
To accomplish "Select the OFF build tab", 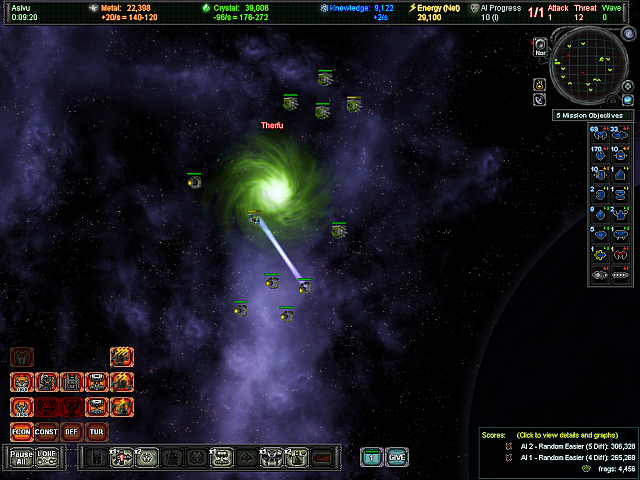I will pyautogui.click(x=71, y=432).
